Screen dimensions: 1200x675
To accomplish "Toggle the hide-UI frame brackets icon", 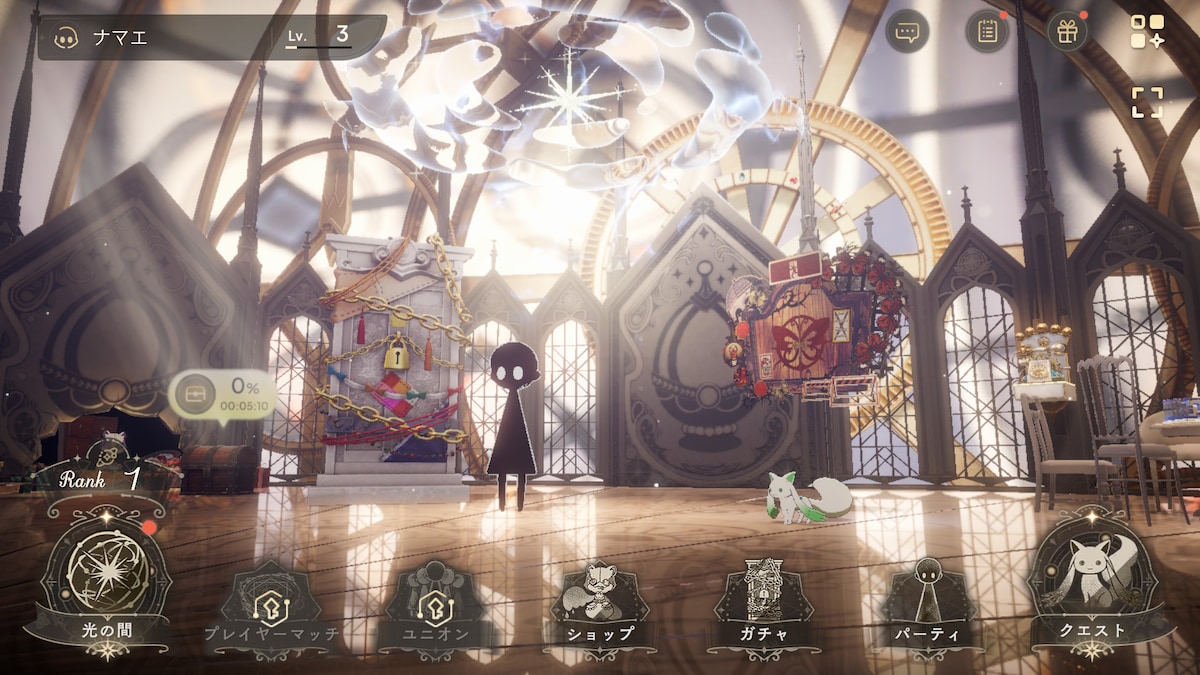I will tap(1147, 102).
